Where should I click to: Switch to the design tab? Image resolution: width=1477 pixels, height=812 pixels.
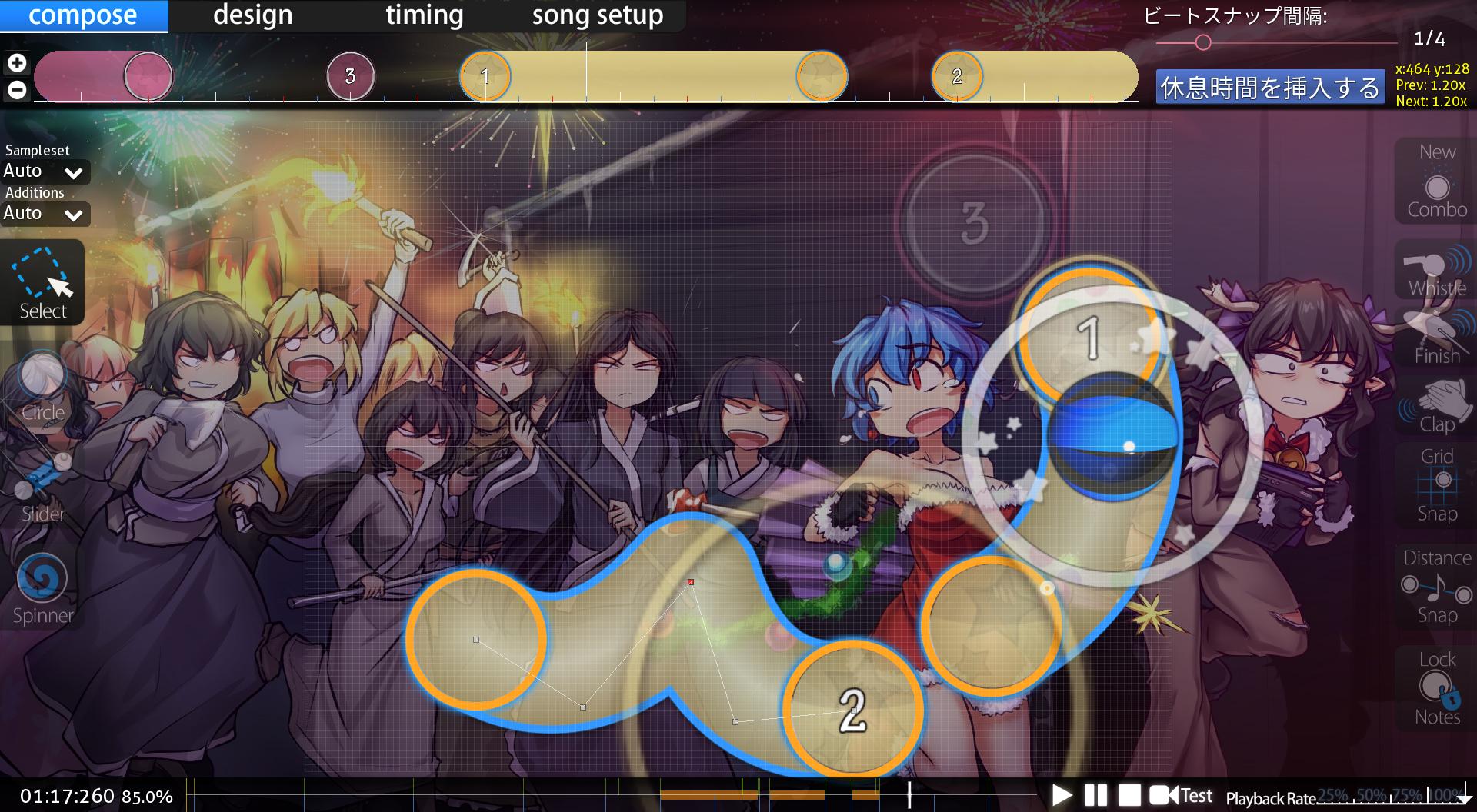252,15
